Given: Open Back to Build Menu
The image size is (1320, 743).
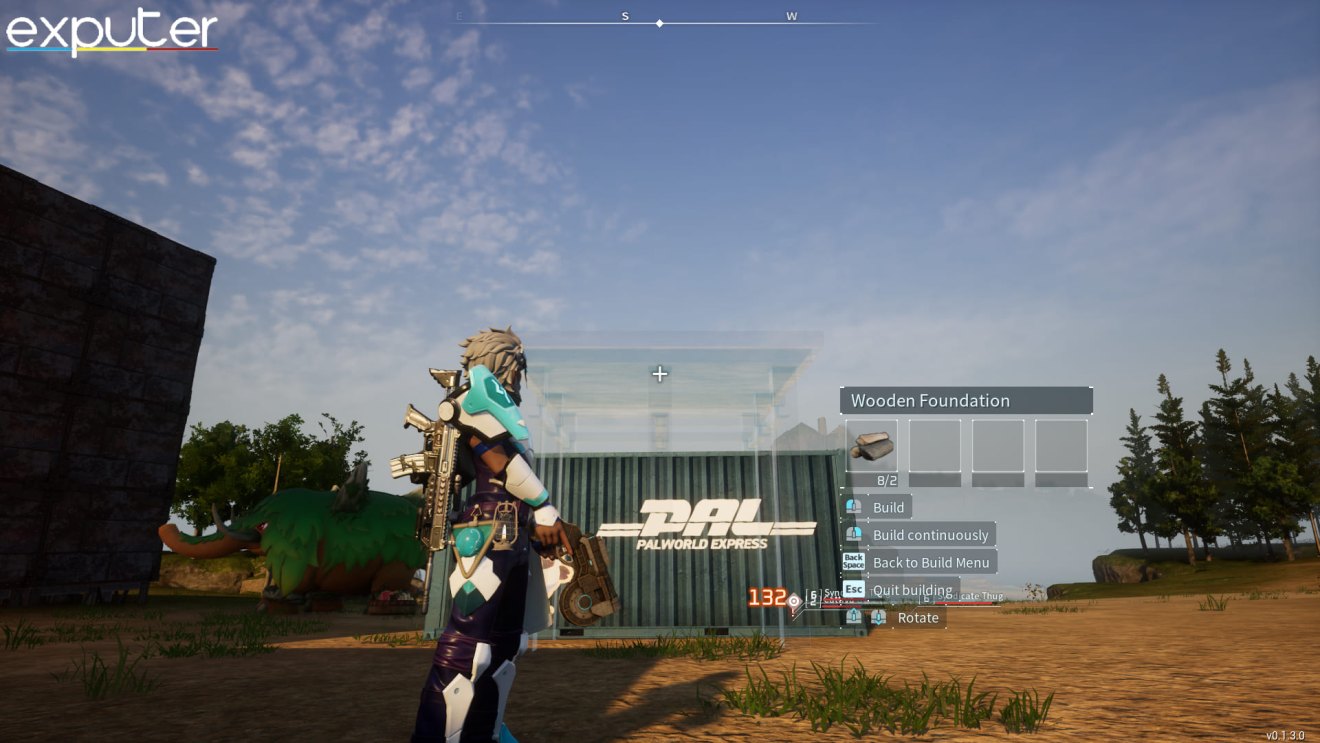Looking at the screenshot, I should tap(930, 562).
